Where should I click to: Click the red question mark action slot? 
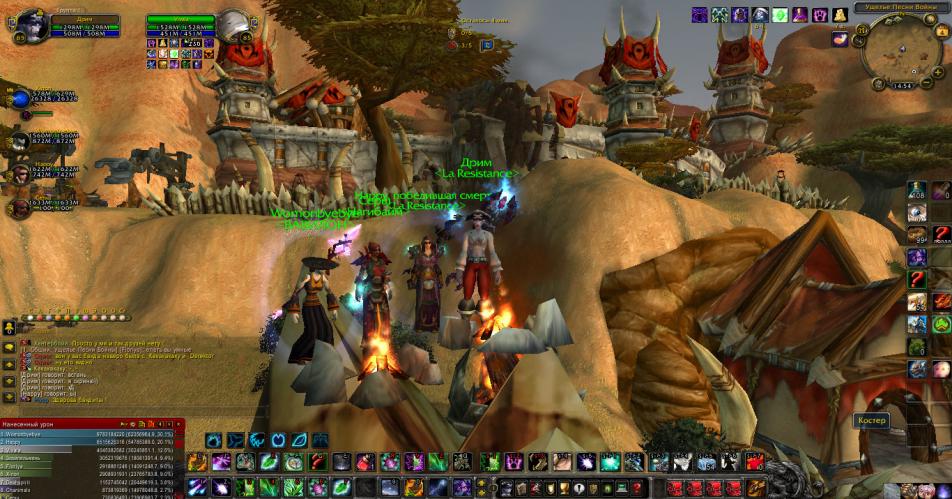316,462
